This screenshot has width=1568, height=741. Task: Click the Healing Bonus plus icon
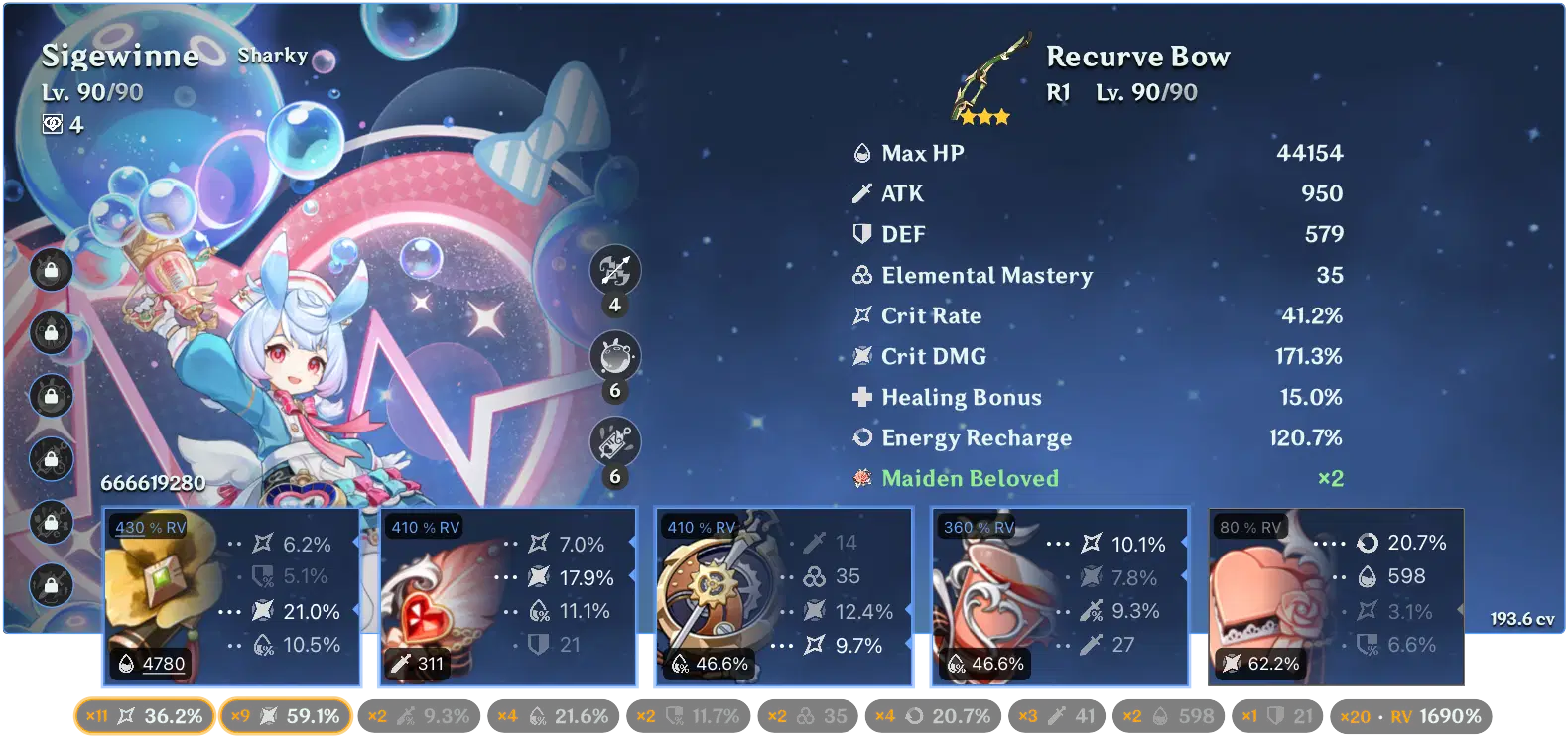coord(861,397)
